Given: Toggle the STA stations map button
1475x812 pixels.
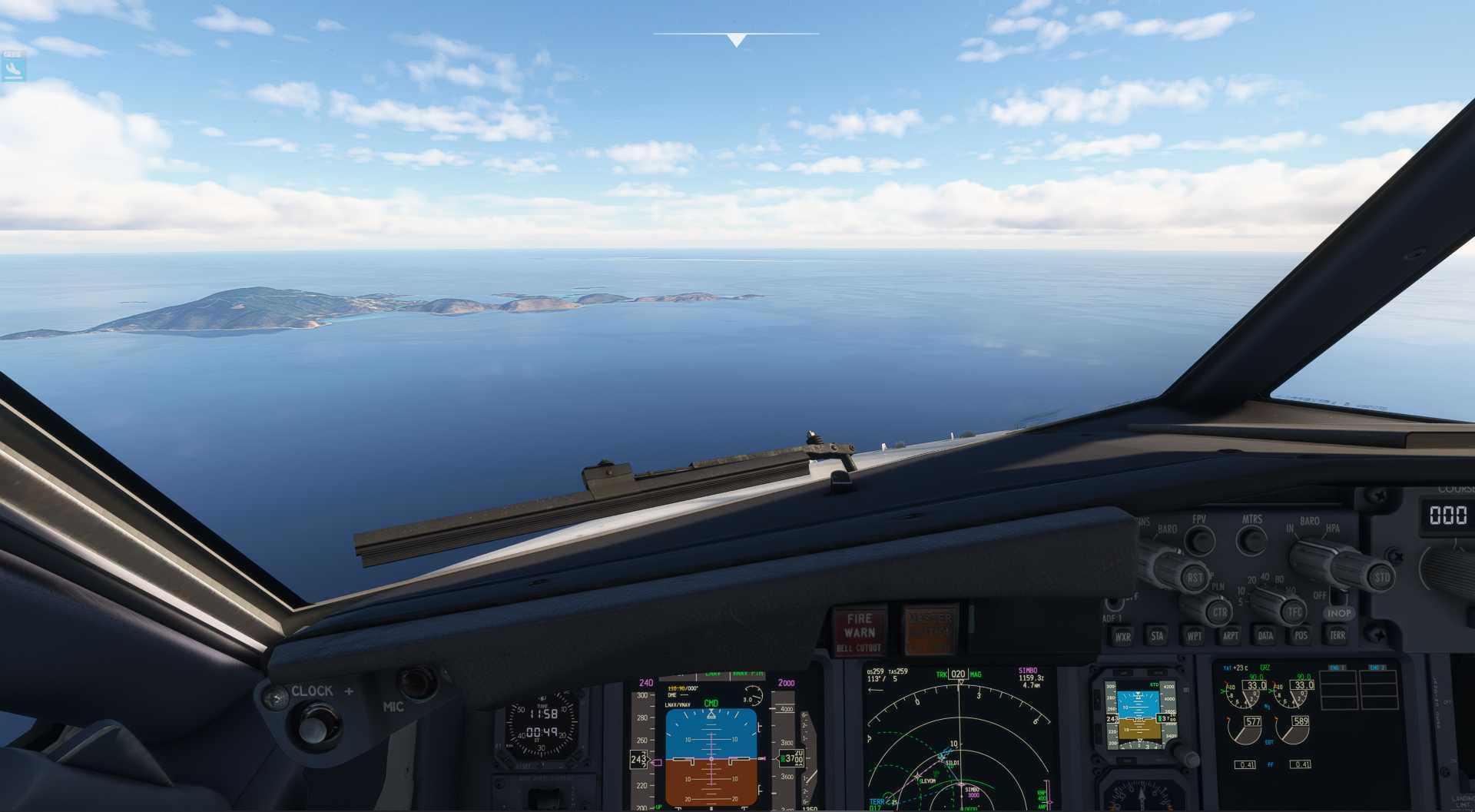Looking at the screenshot, I should pyautogui.click(x=1157, y=635).
